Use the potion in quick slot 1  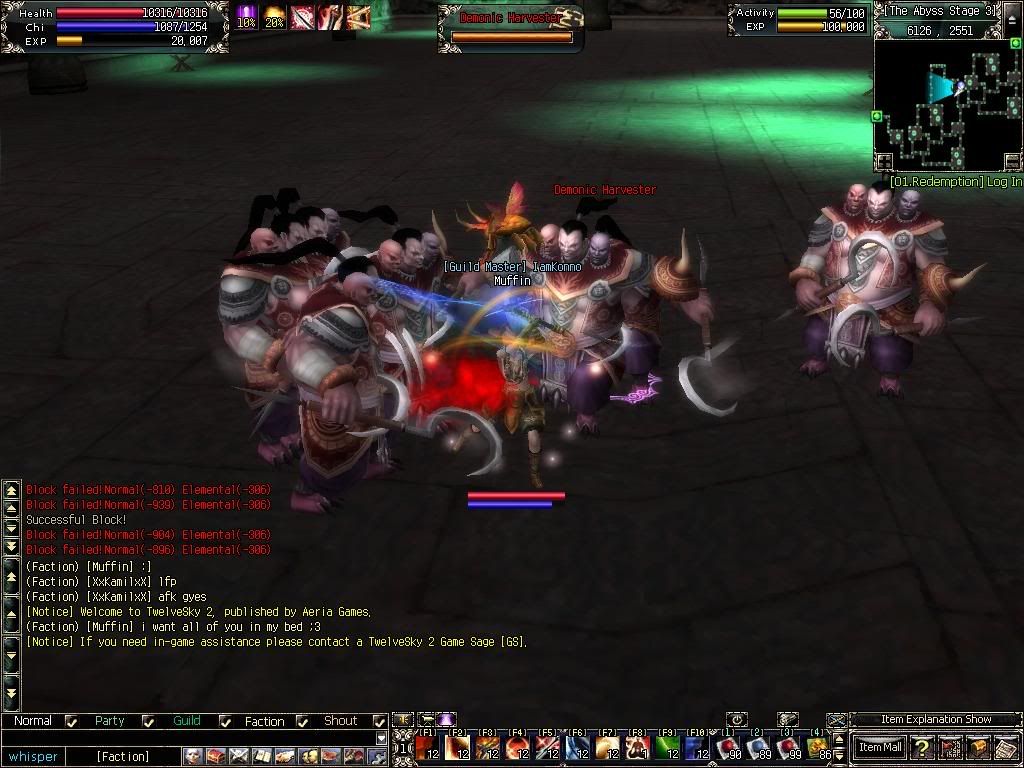729,747
